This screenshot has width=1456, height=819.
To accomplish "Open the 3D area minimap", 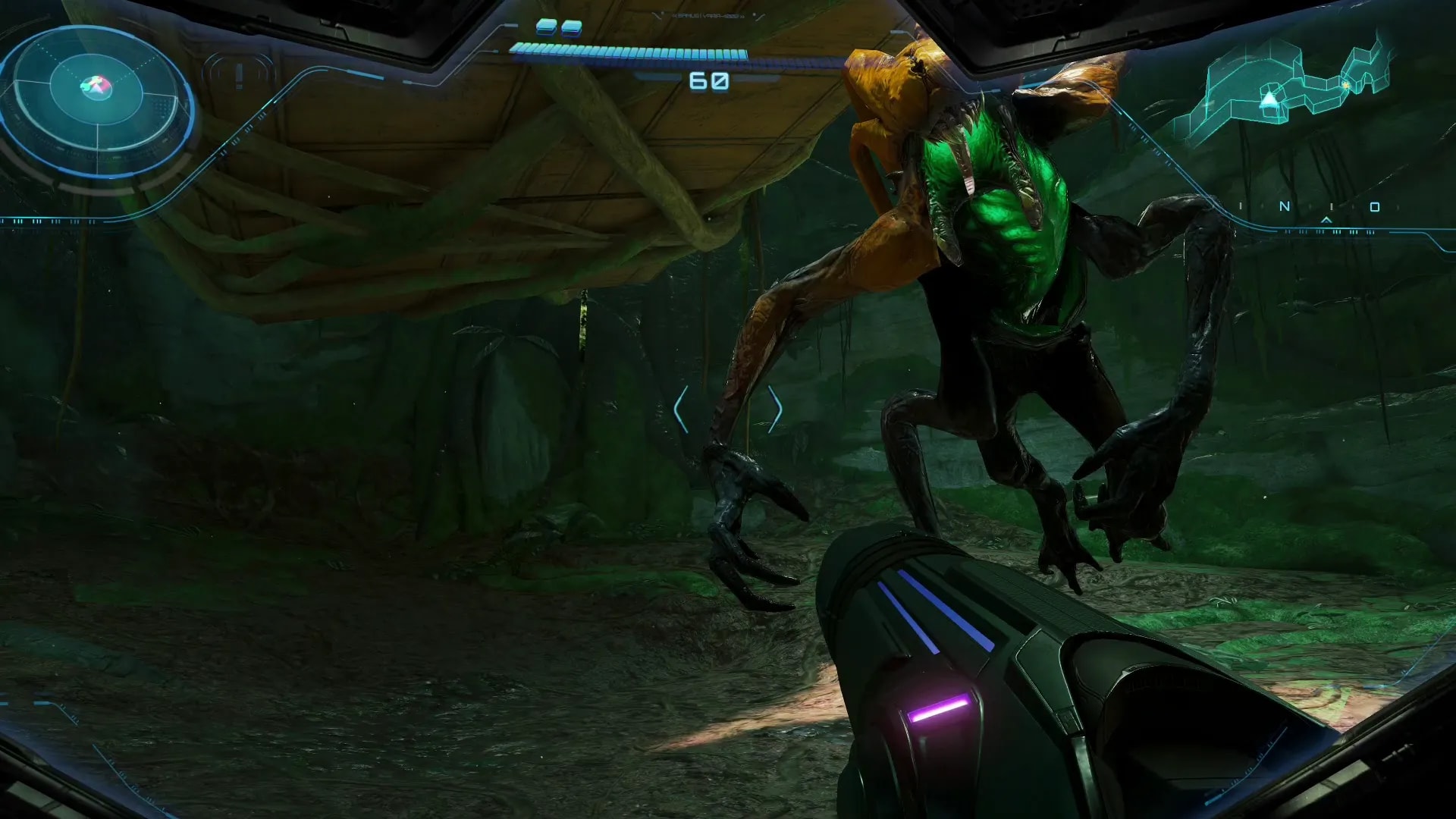I will pyautogui.click(x=1289, y=87).
